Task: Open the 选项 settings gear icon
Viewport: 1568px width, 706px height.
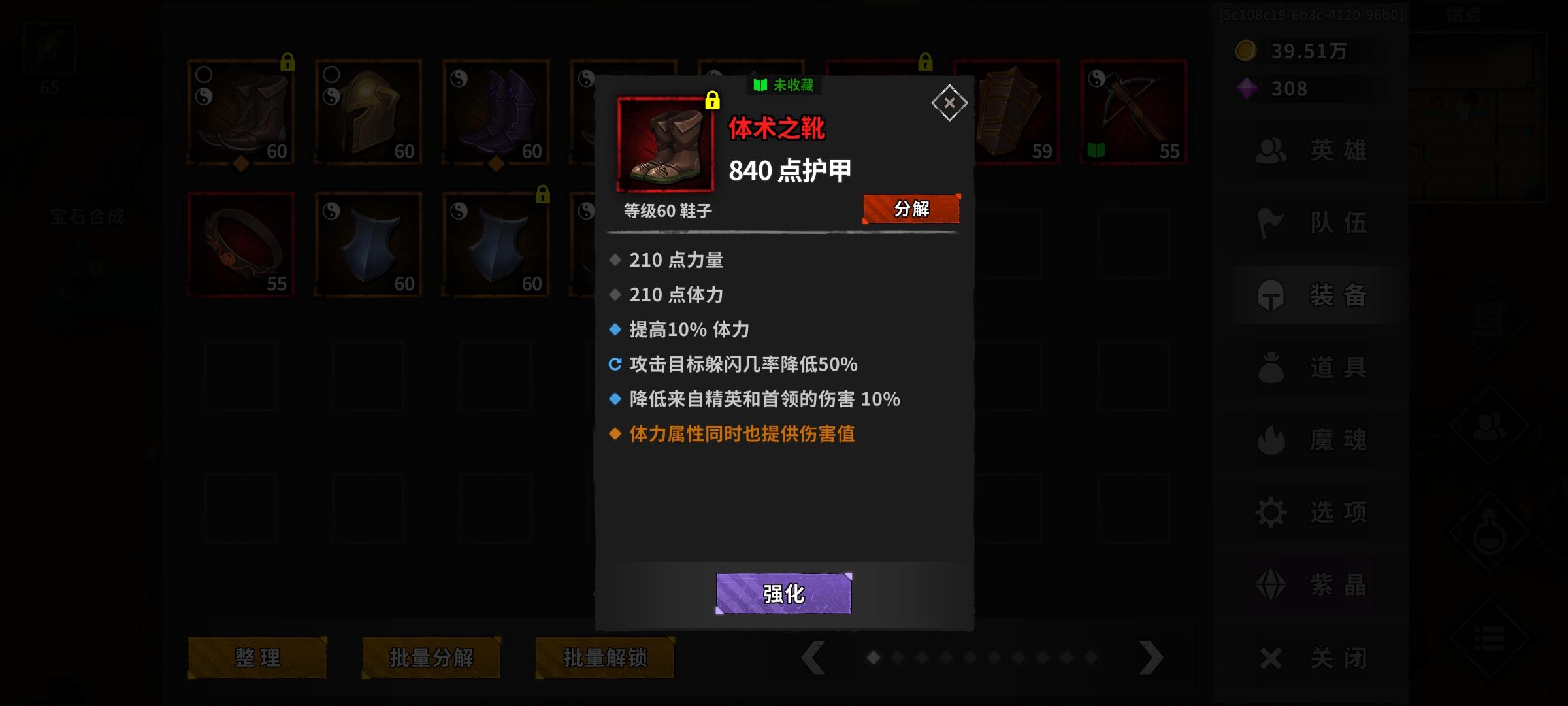Action: click(x=1271, y=511)
